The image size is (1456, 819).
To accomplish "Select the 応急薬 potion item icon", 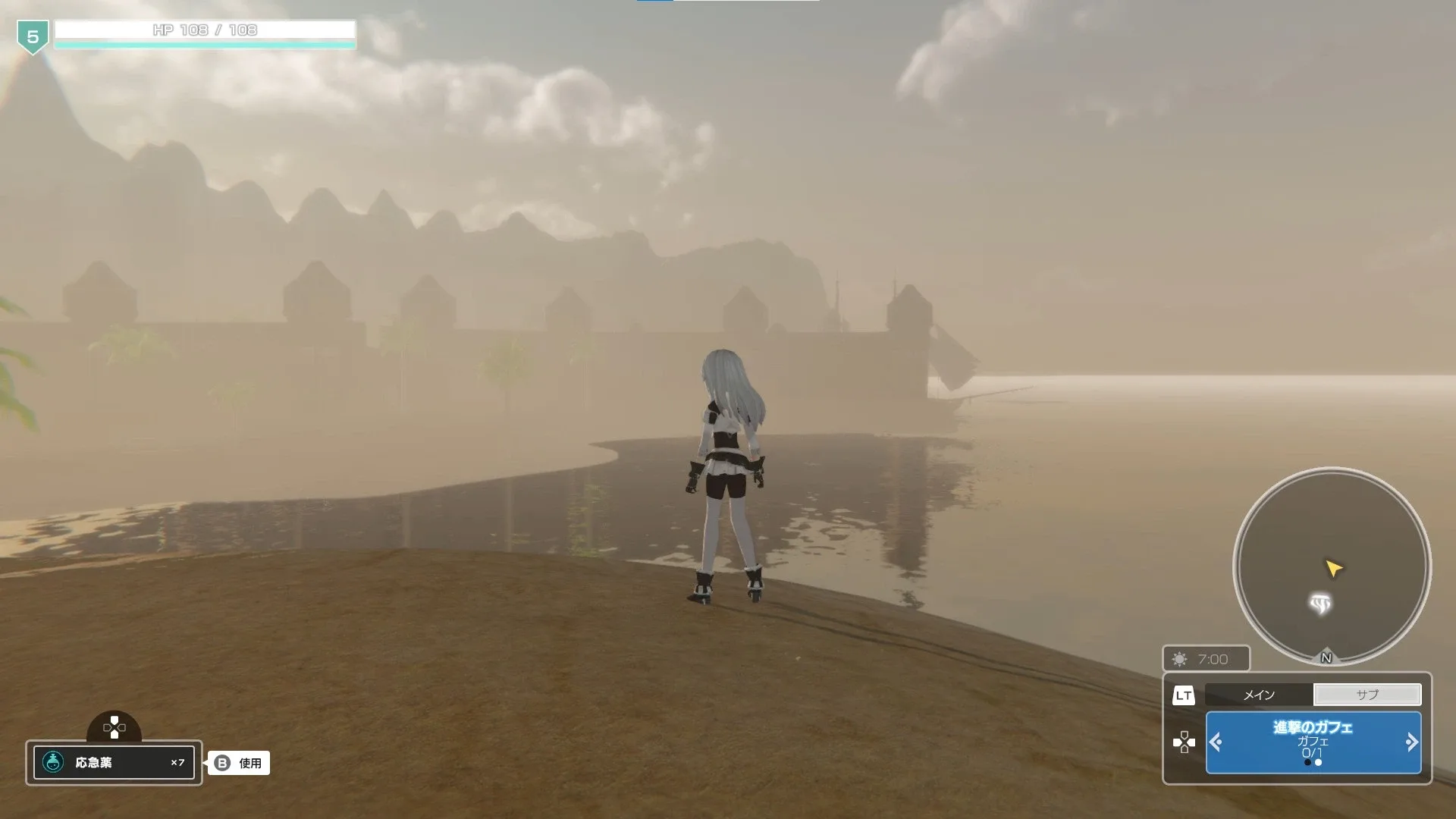I will pyautogui.click(x=52, y=763).
